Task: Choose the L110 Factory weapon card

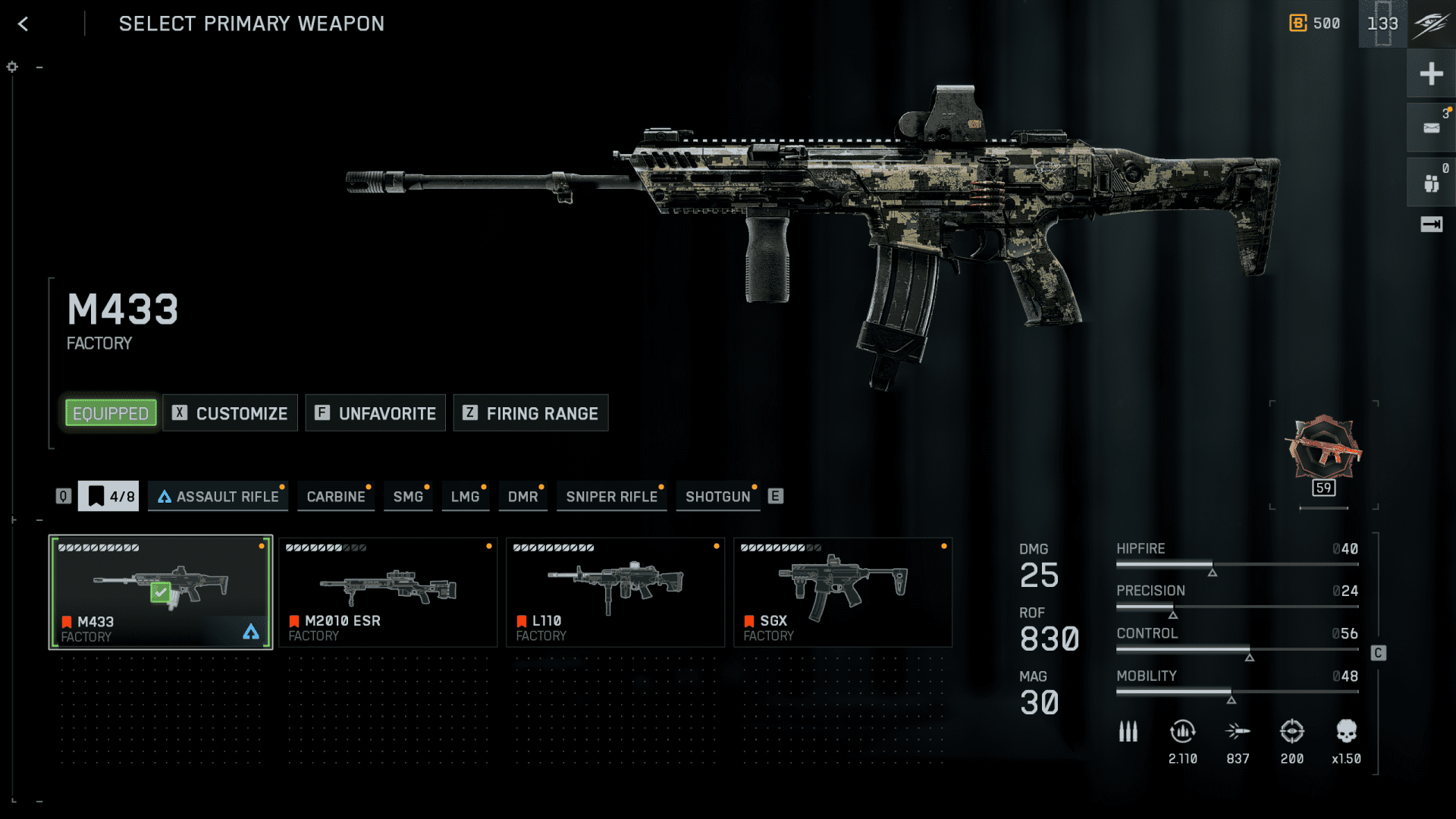Action: [x=616, y=592]
